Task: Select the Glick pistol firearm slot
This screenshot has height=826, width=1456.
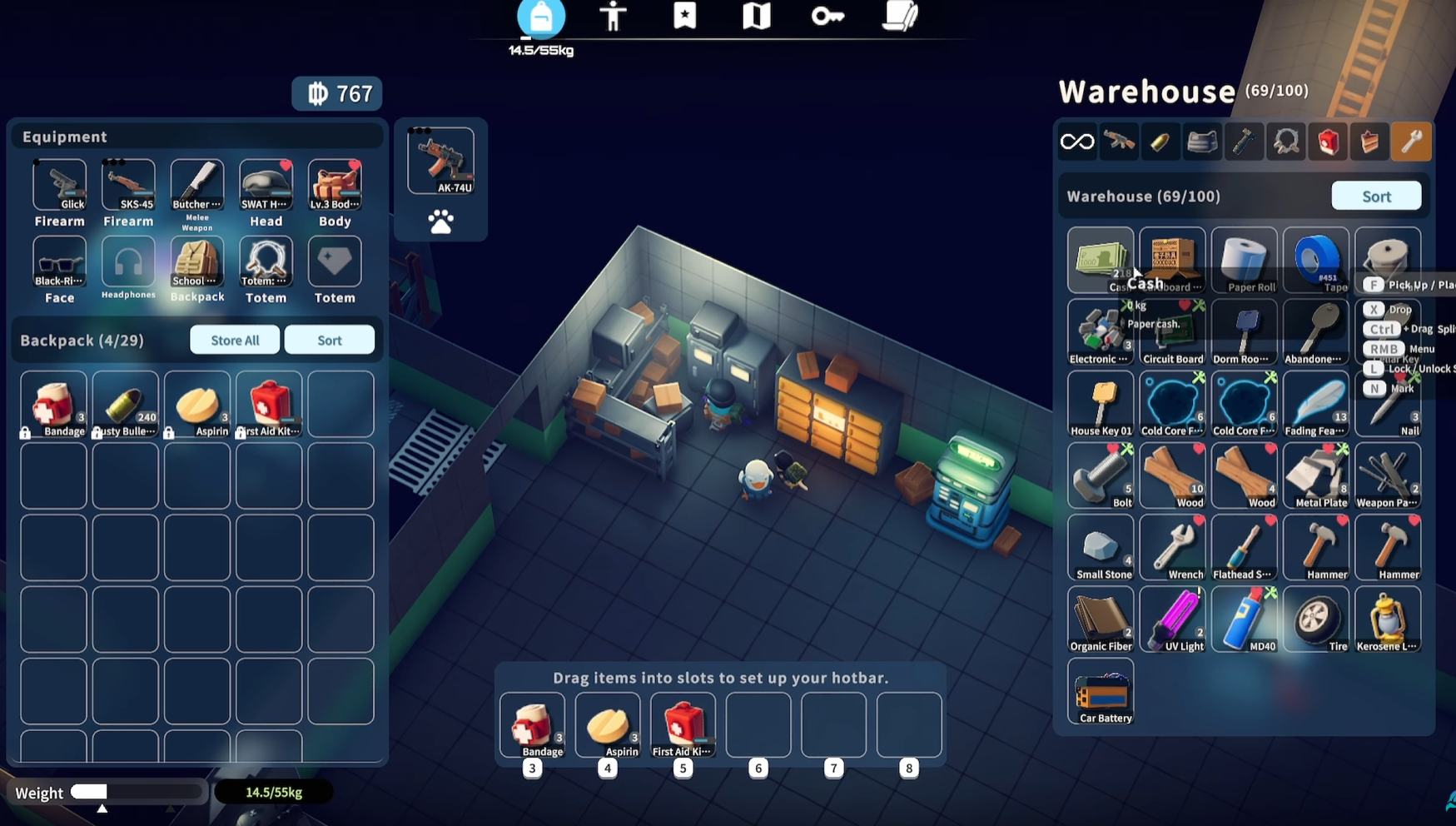Action: [59, 186]
